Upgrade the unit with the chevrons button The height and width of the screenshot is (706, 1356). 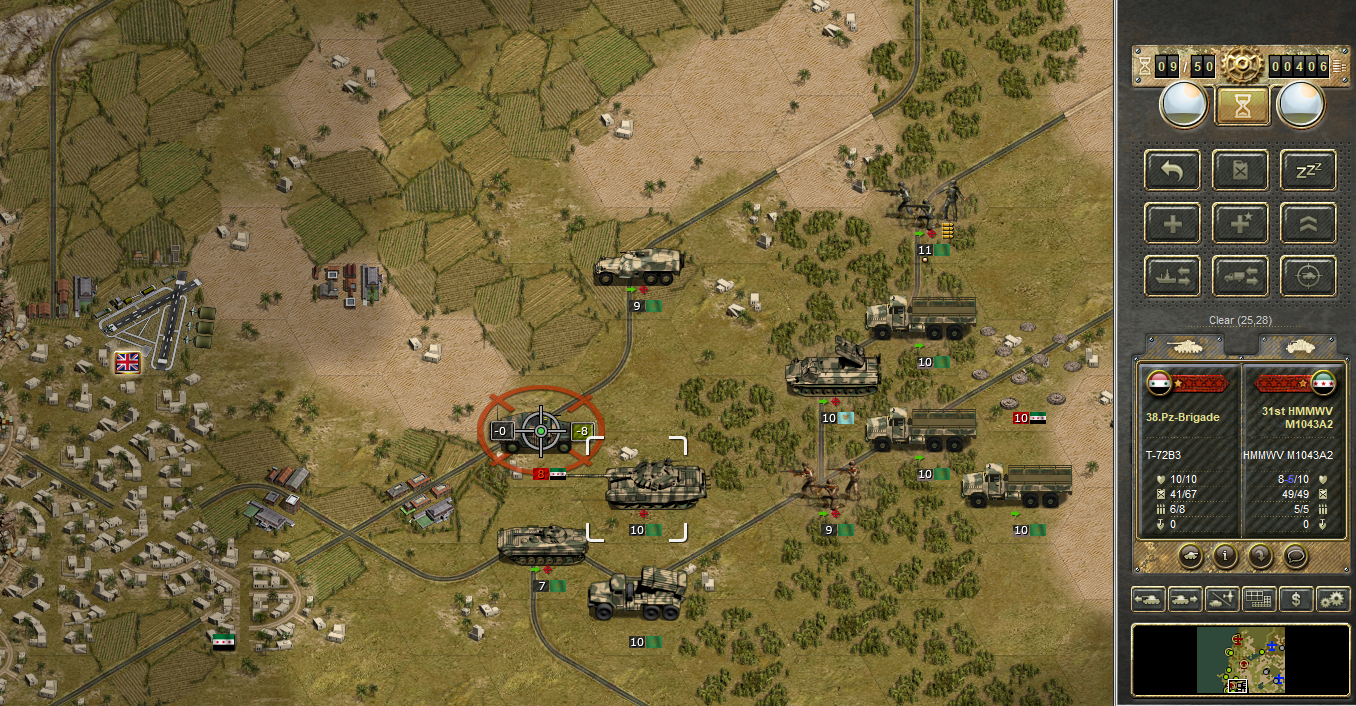pos(1308,223)
